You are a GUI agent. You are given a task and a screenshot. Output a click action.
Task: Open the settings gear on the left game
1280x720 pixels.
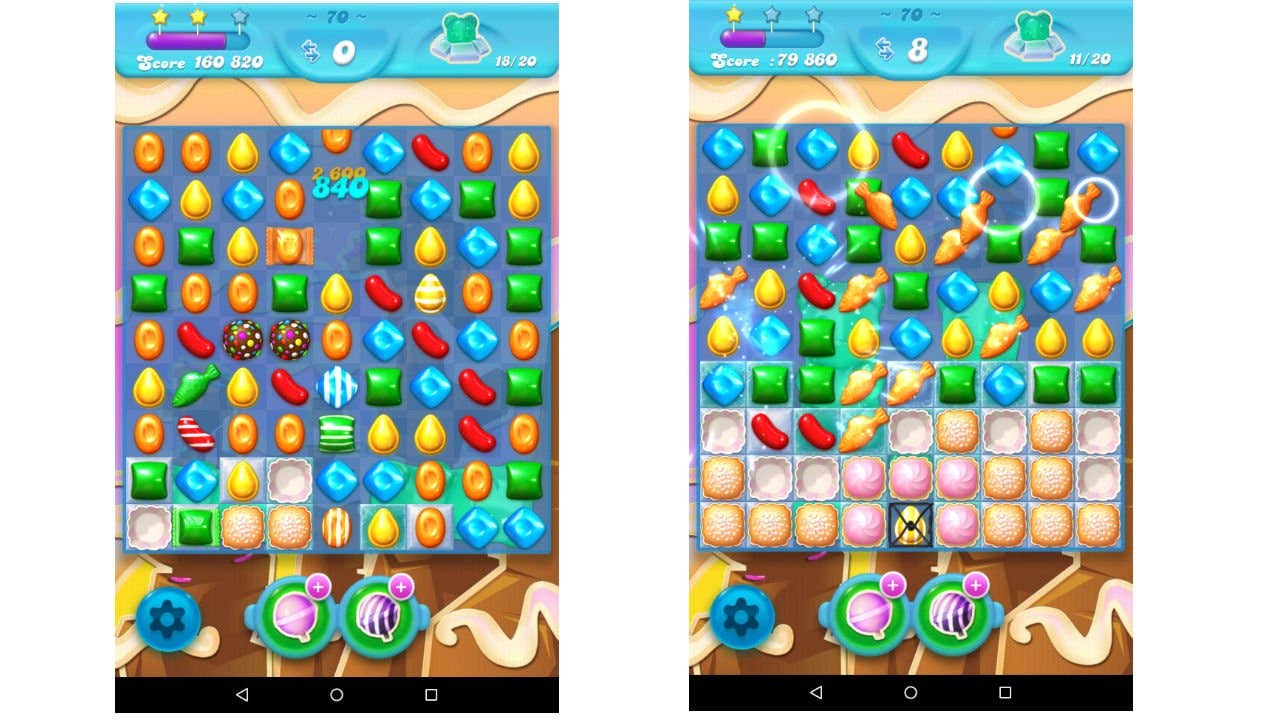coord(167,618)
